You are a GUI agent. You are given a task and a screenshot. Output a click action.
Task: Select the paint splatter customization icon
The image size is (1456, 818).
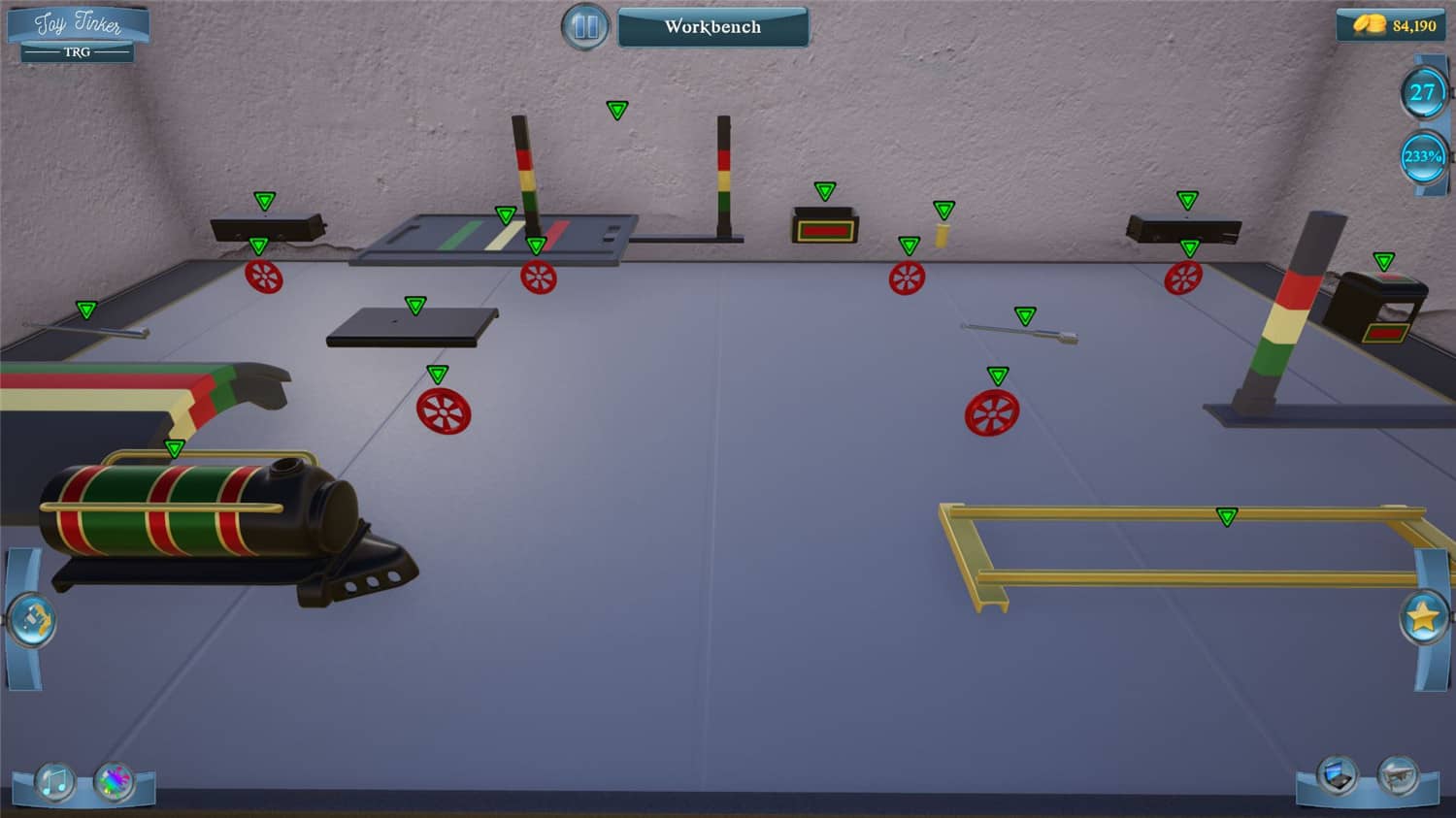click(113, 781)
